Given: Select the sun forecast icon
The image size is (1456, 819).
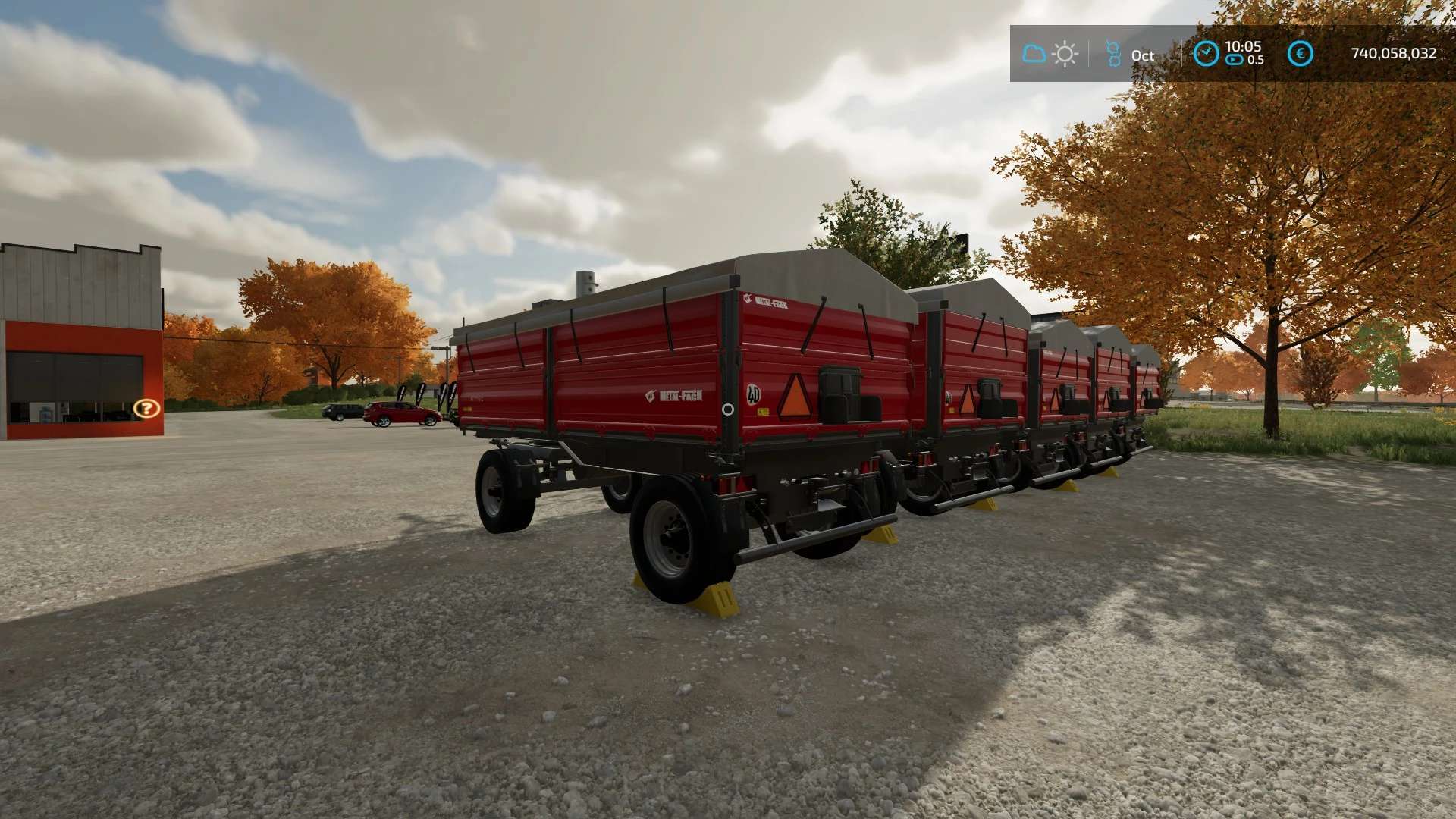Looking at the screenshot, I should (x=1065, y=54).
